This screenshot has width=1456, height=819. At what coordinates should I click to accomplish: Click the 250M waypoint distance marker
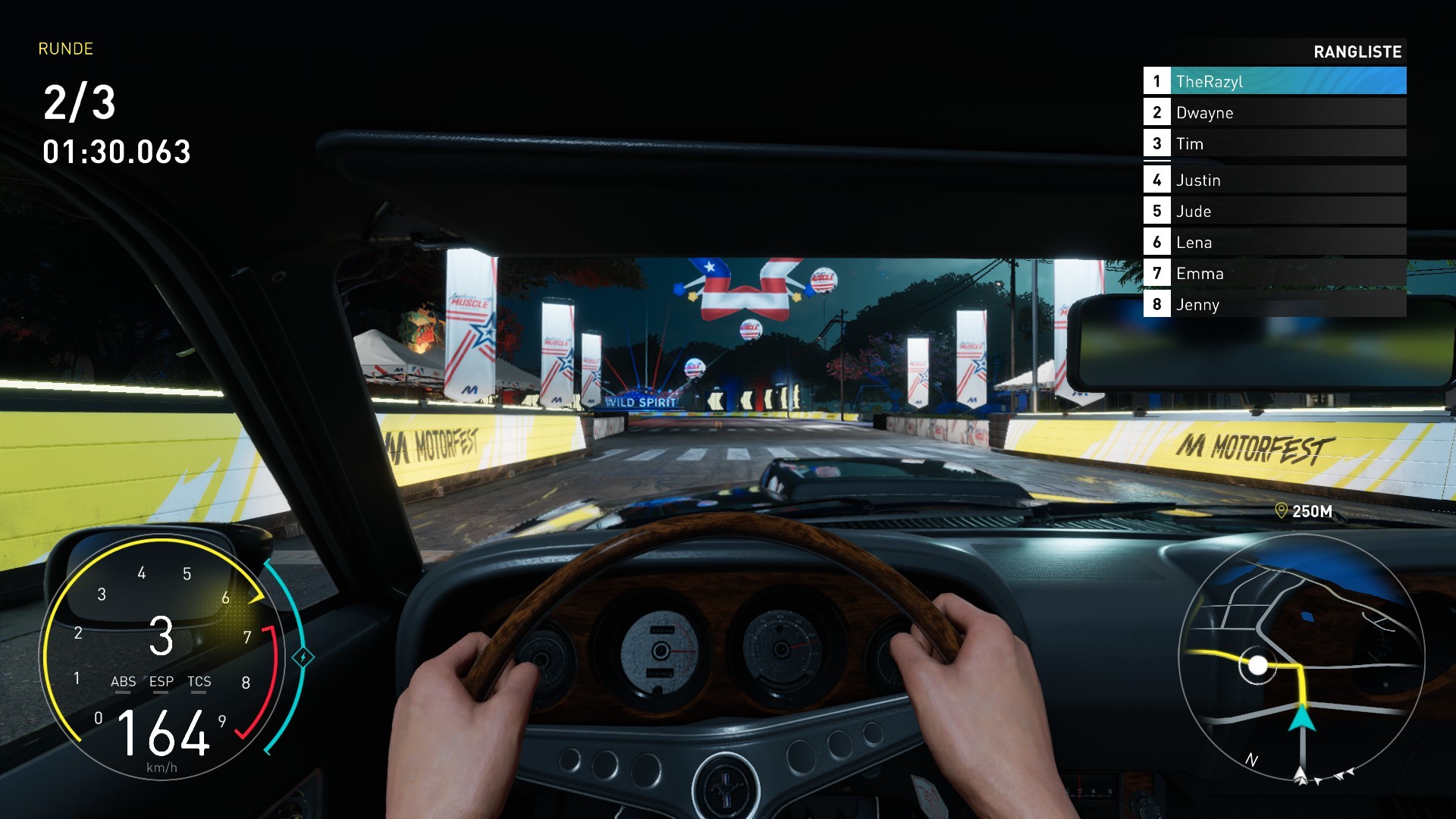1304,511
